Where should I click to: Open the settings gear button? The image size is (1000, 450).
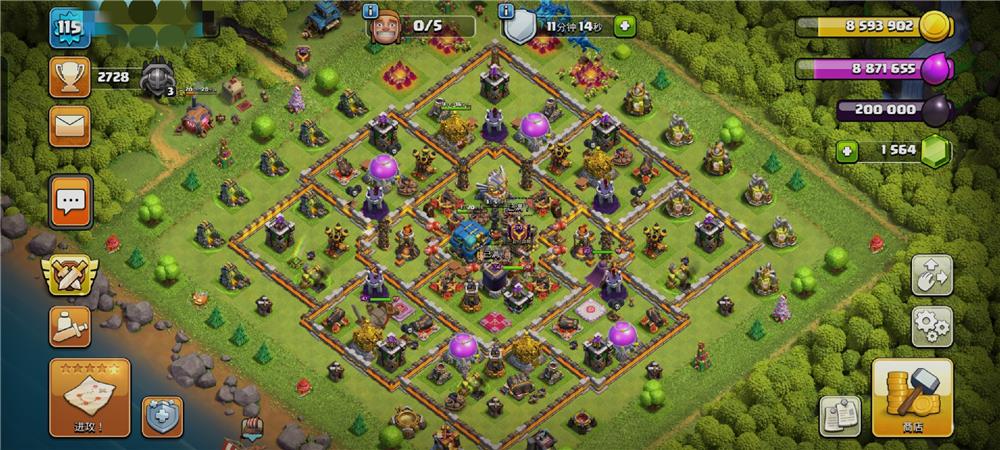(931, 326)
